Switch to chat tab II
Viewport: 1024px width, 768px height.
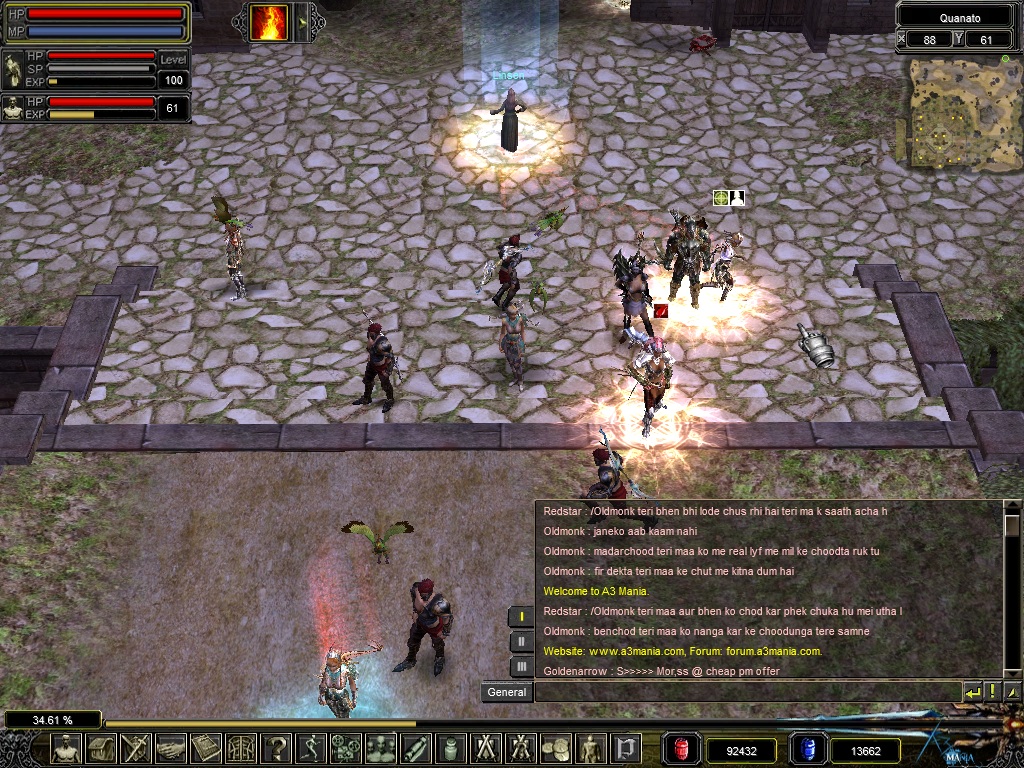tap(522, 642)
